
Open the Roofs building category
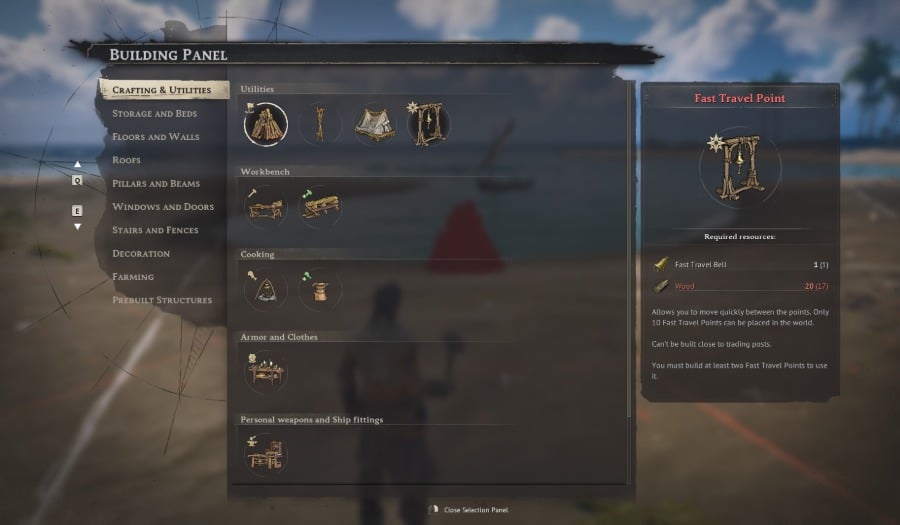click(126, 160)
